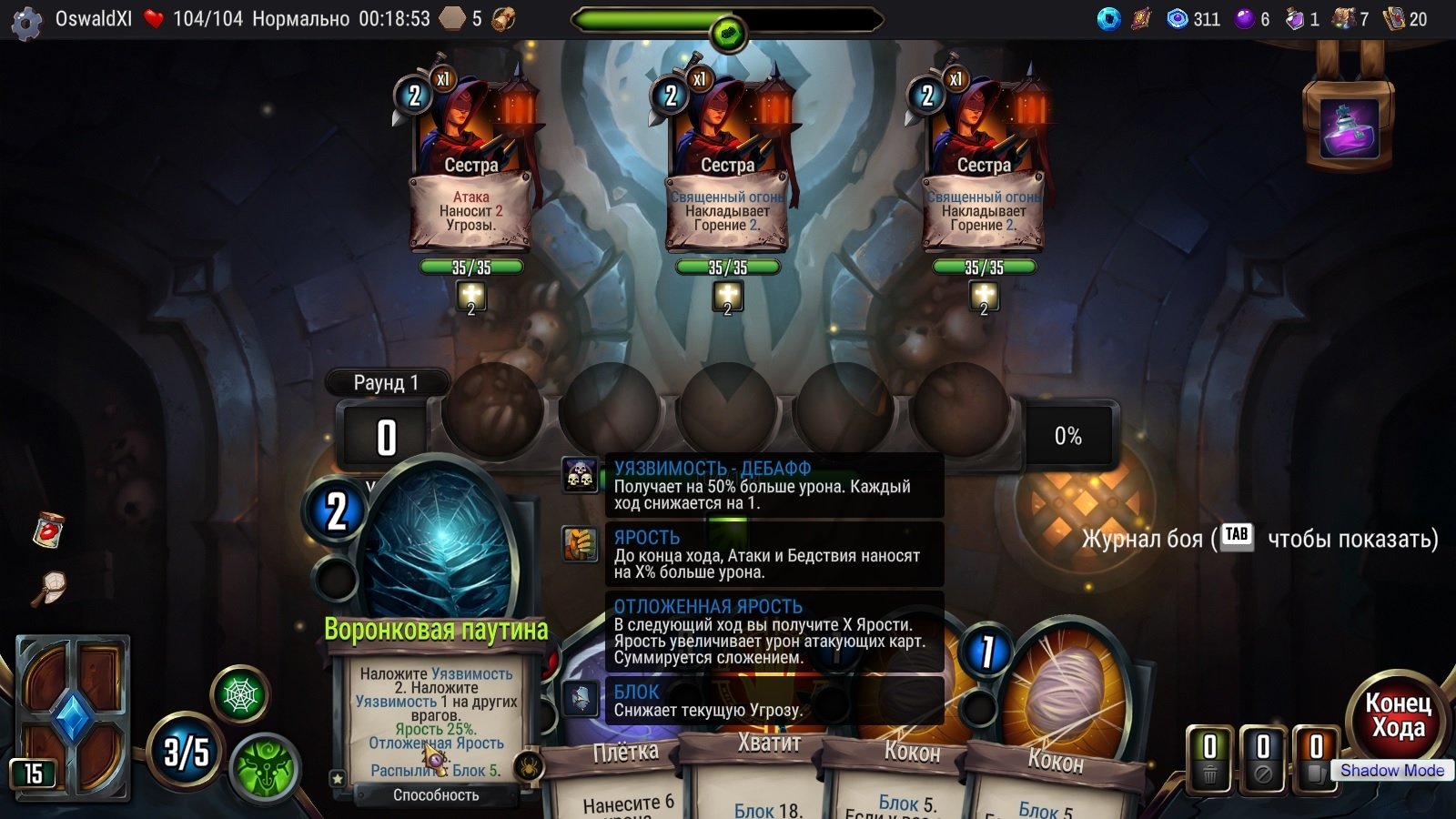
Task: Open the map scroll icon near top bar
Action: (x=503, y=19)
